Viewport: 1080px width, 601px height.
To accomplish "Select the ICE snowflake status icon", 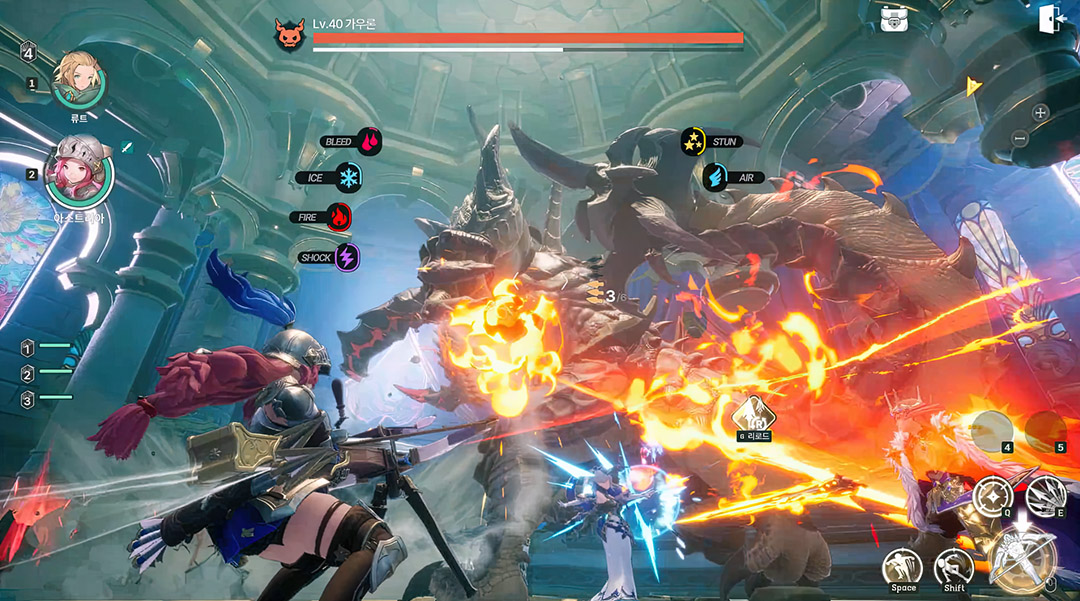I will point(348,178).
